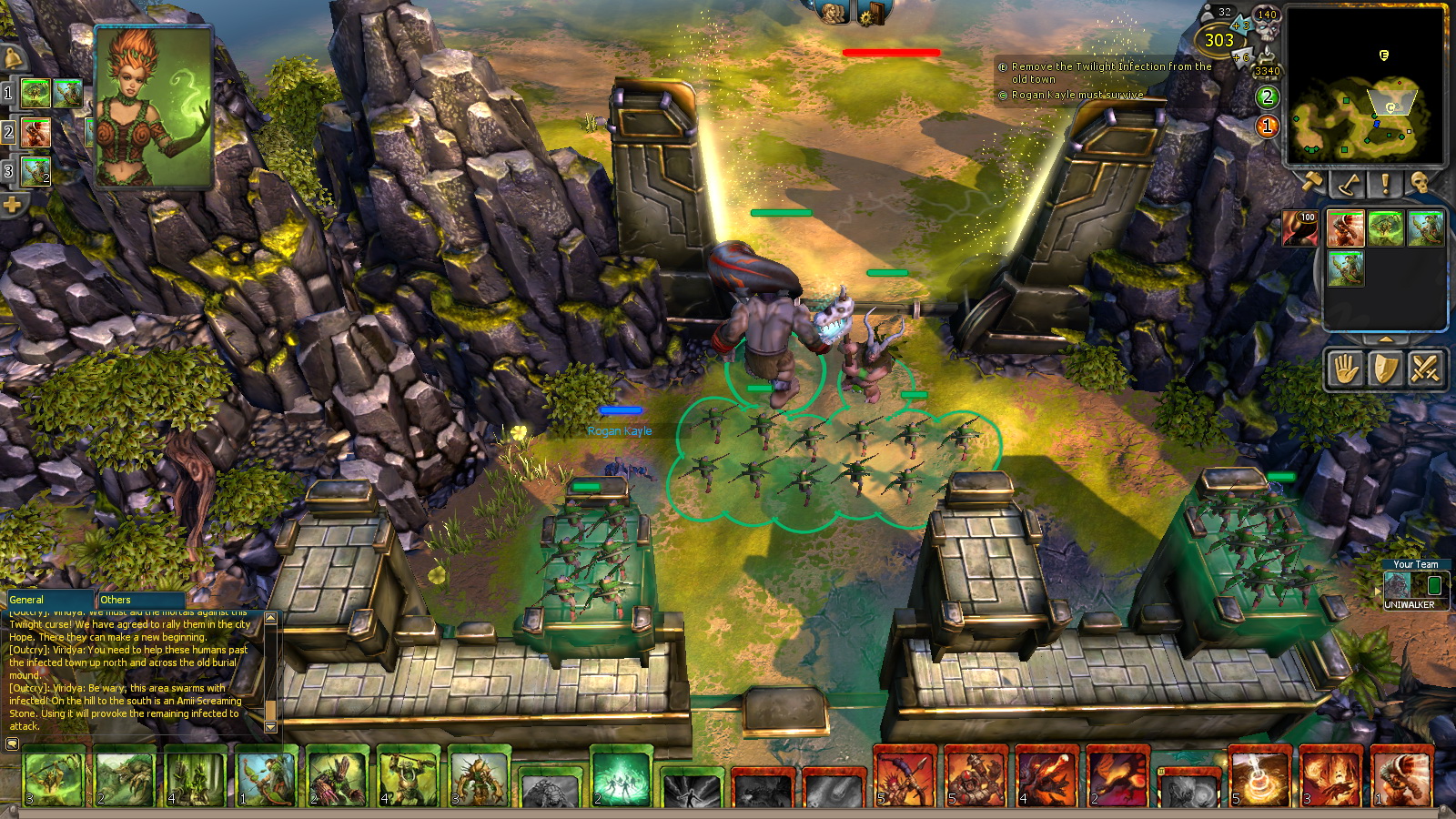Select the red fire dragon card
Screen dimensions: 1456x819
point(1117,778)
